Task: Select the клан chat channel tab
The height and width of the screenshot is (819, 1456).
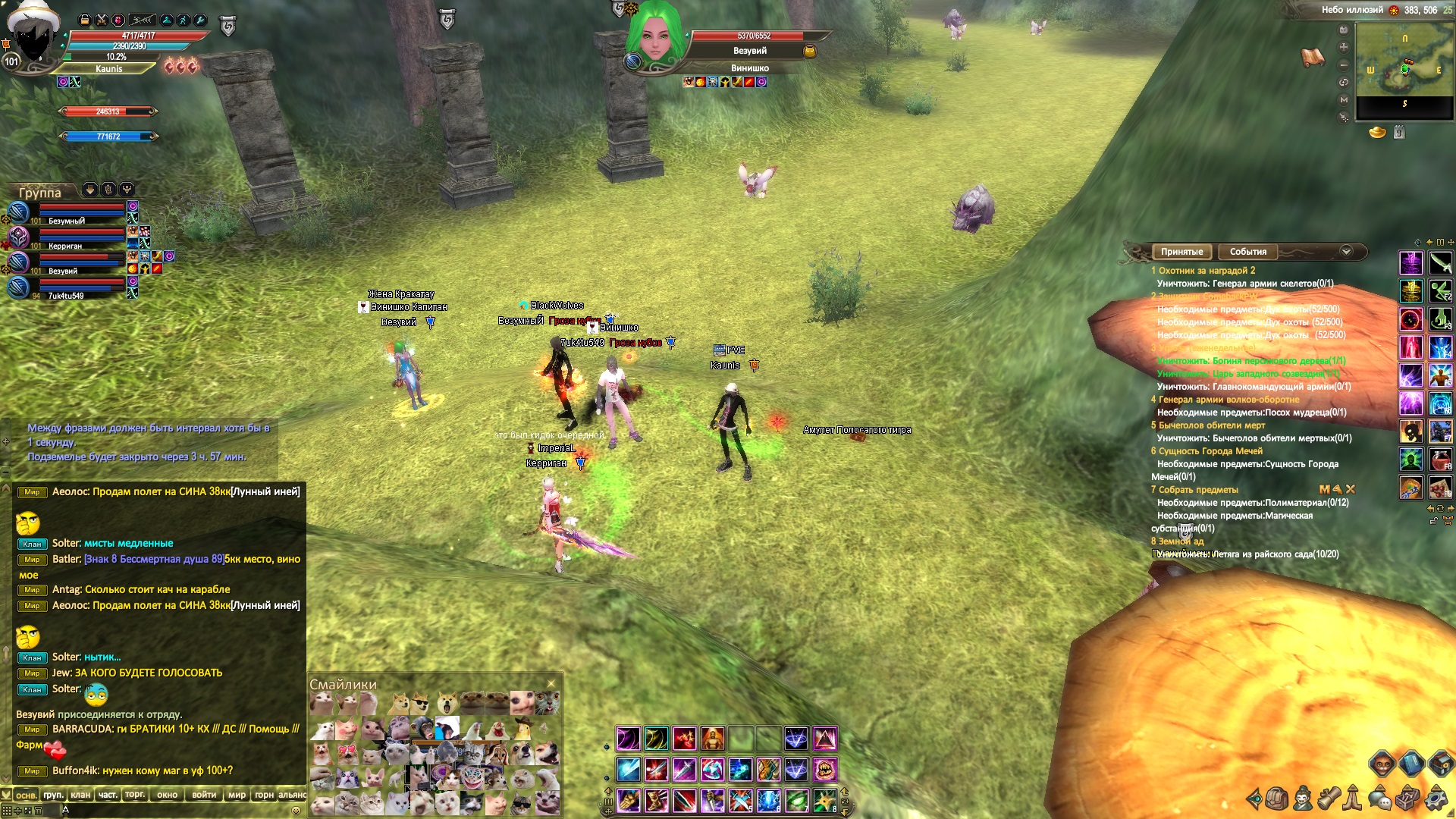Action: (80, 795)
